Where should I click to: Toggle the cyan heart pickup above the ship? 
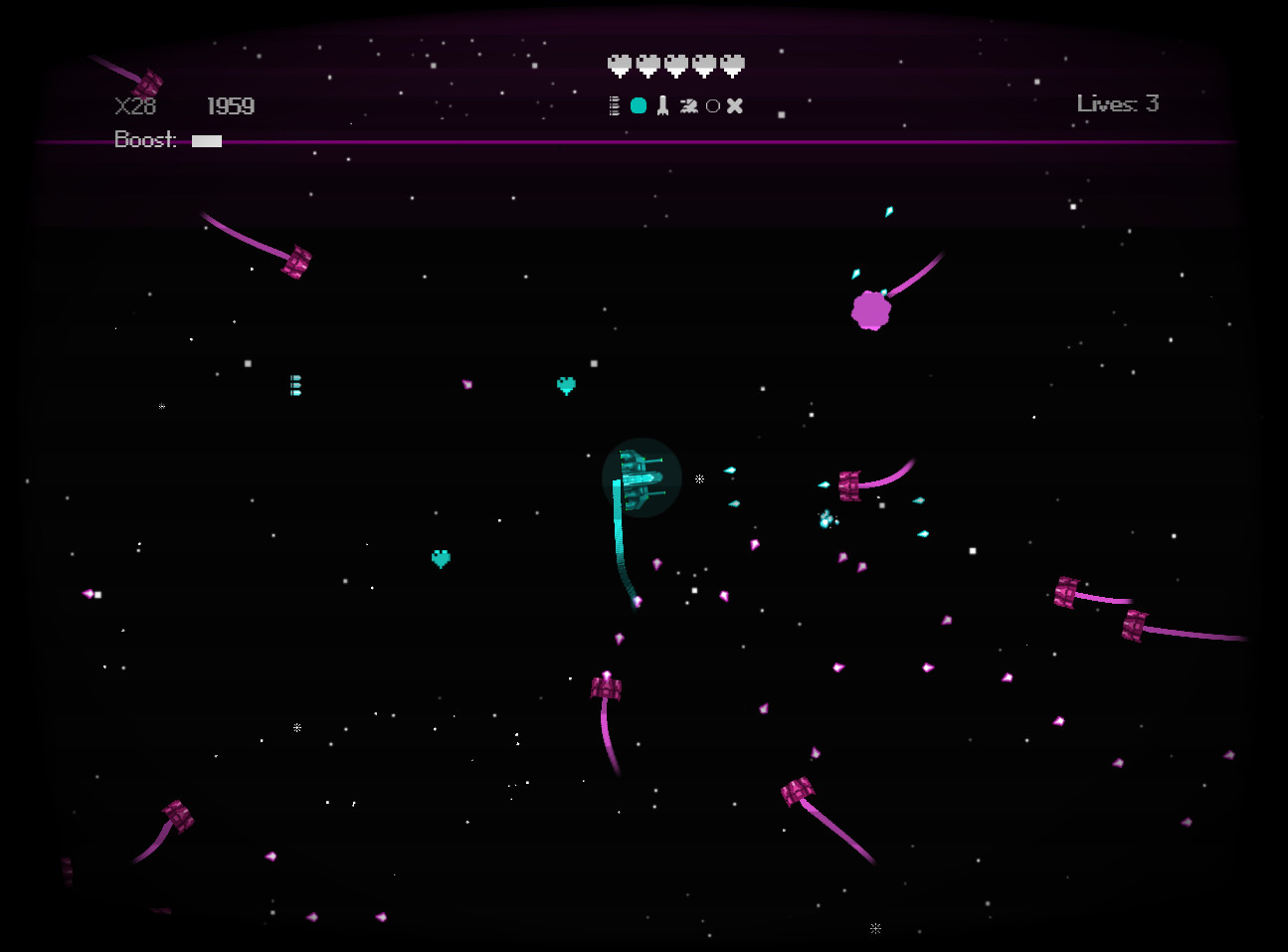pos(567,385)
